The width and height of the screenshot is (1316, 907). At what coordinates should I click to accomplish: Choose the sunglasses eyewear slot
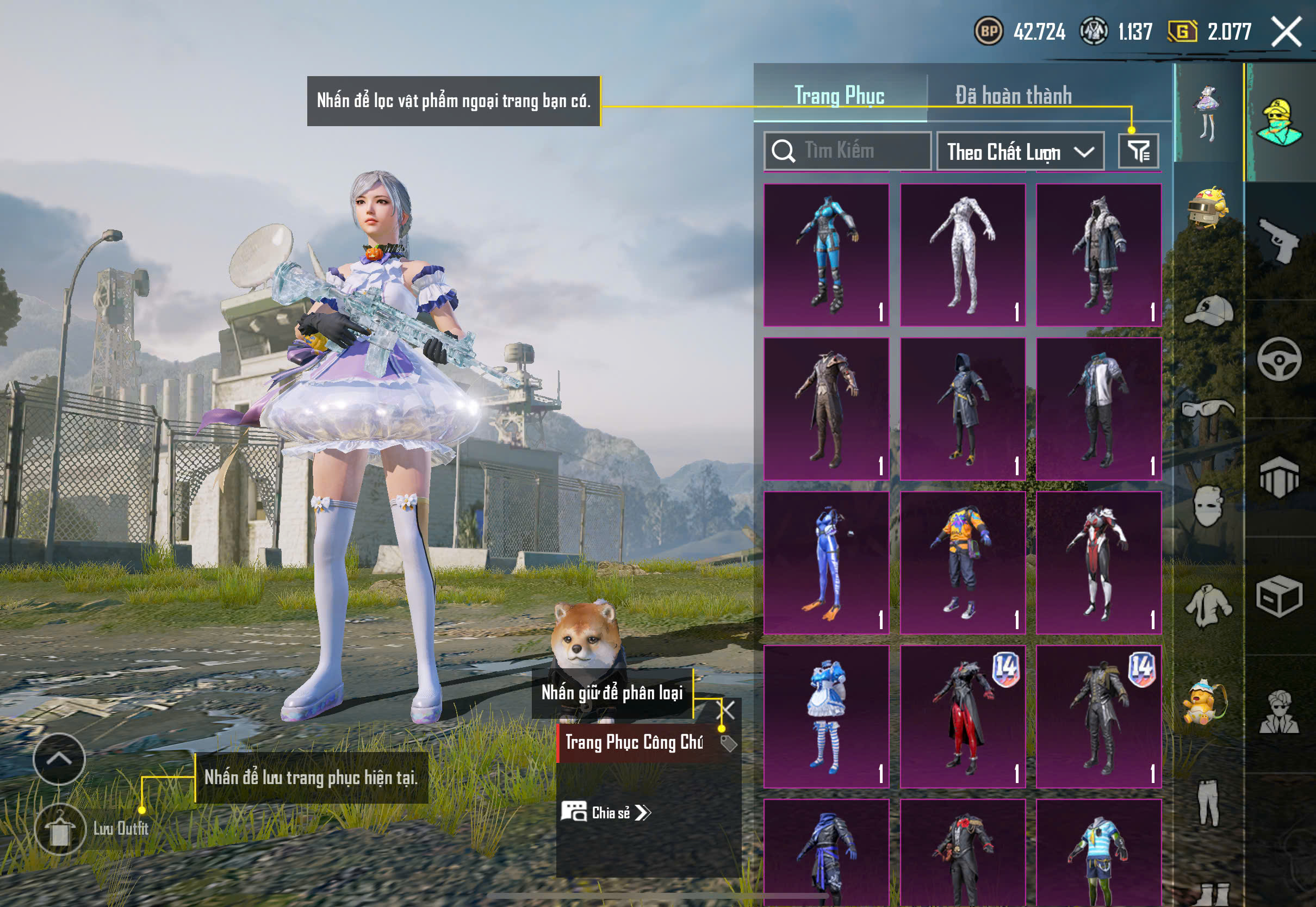[1208, 408]
